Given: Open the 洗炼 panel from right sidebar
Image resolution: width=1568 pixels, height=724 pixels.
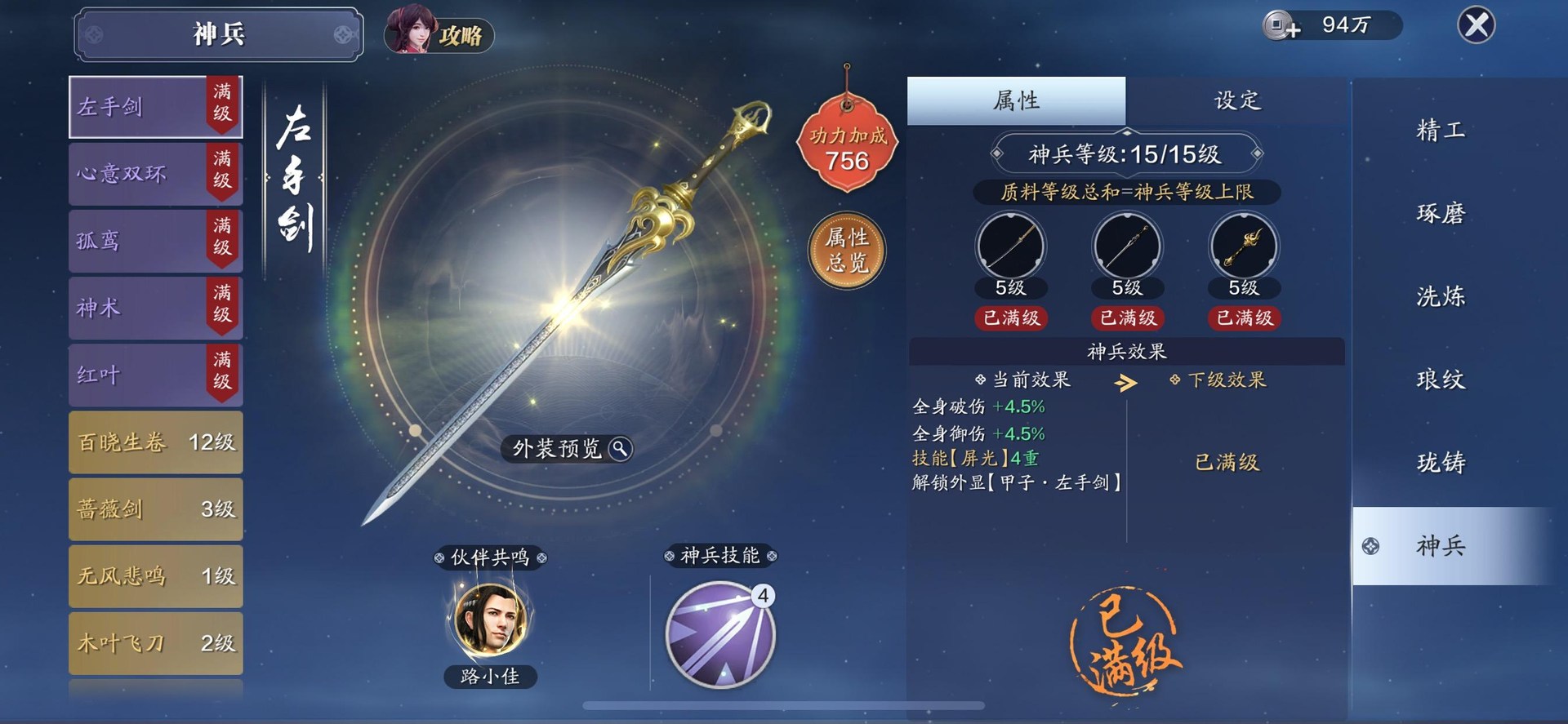Looking at the screenshot, I should click(1440, 297).
